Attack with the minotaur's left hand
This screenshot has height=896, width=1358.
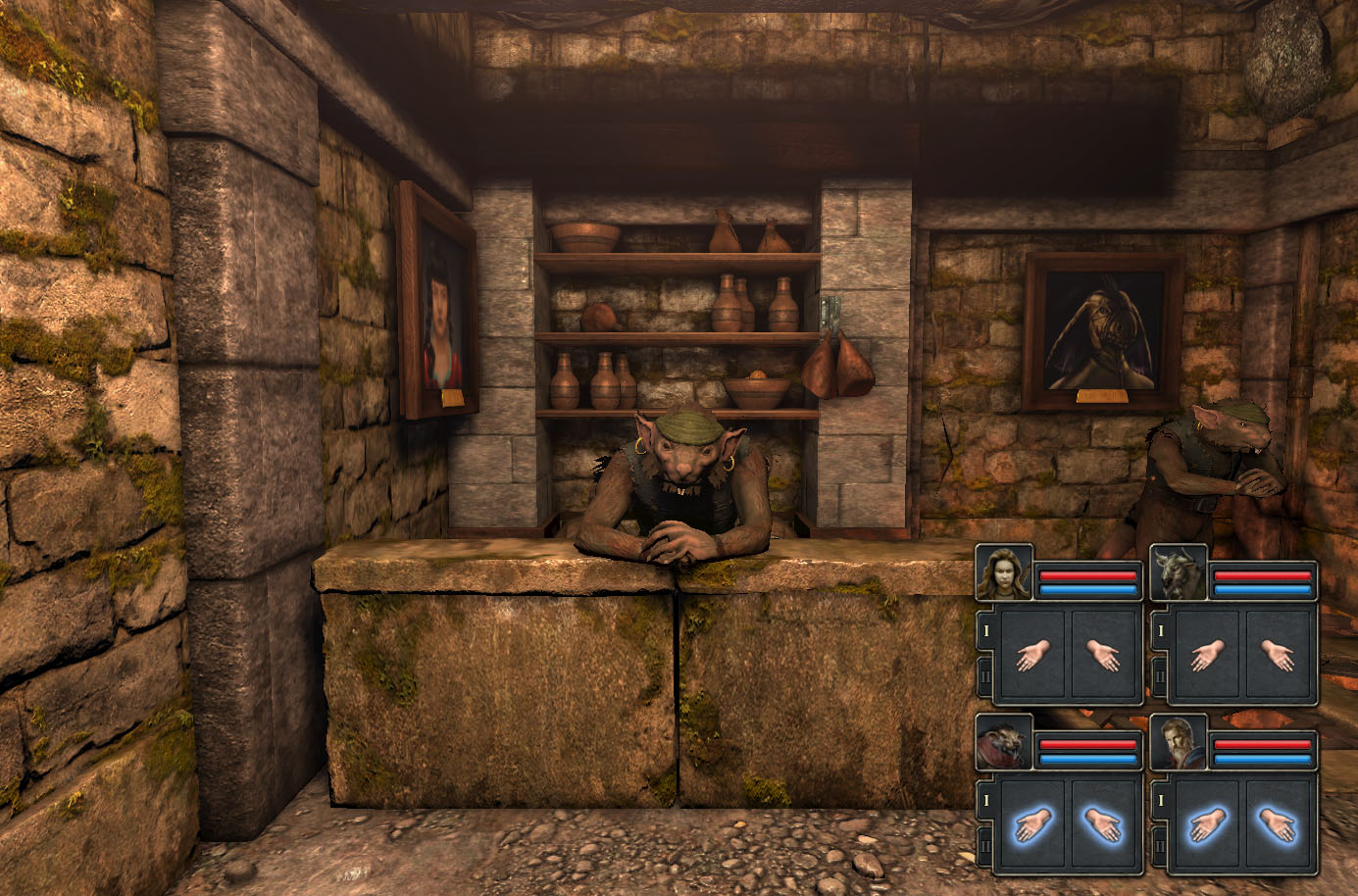[x=1206, y=656]
